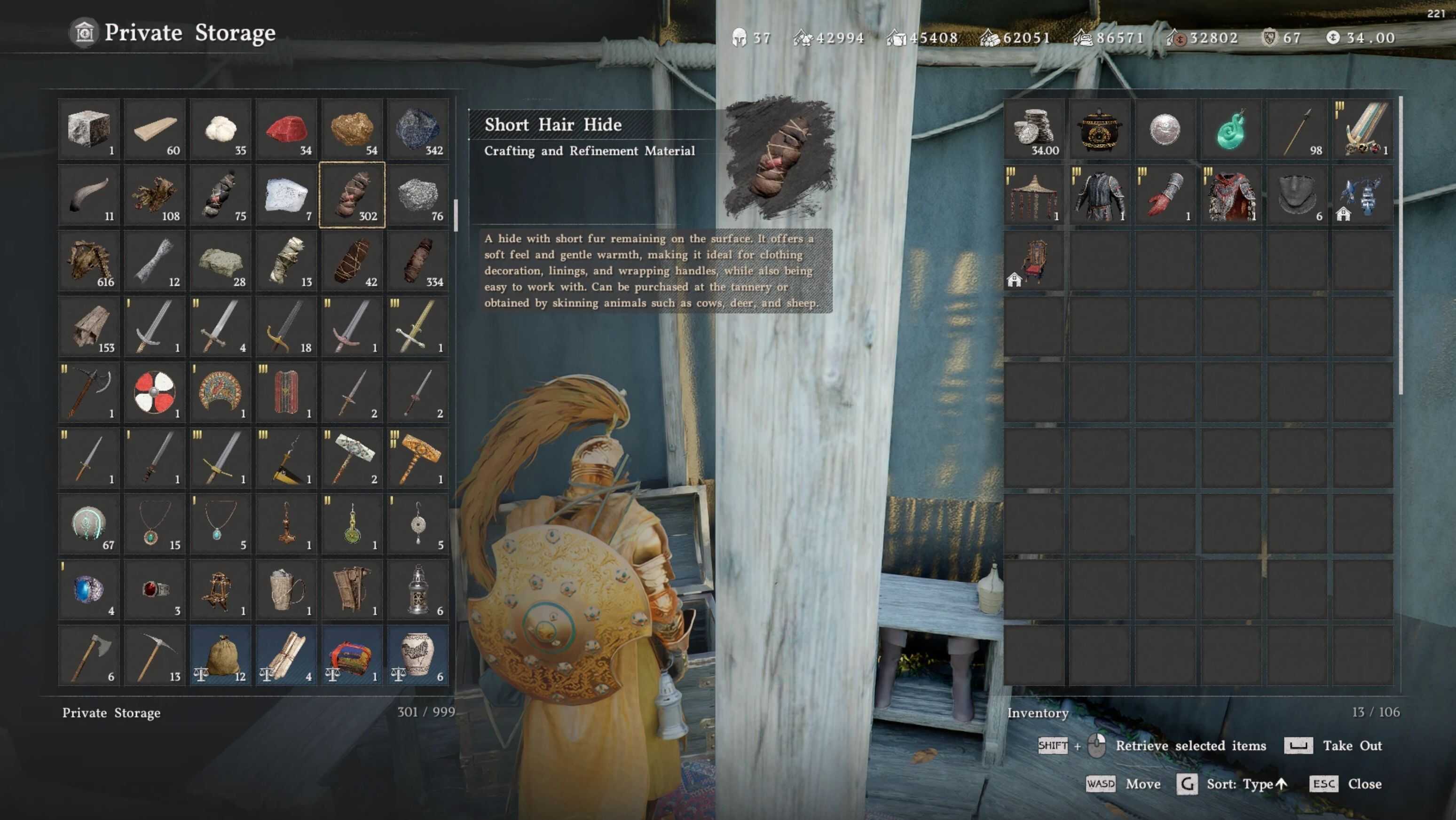Image resolution: width=1456 pixels, height=820 pixels.
Task: Select the jade serpent pendant in inventory
Action: pyautogui.click(x=1231, y=129)
